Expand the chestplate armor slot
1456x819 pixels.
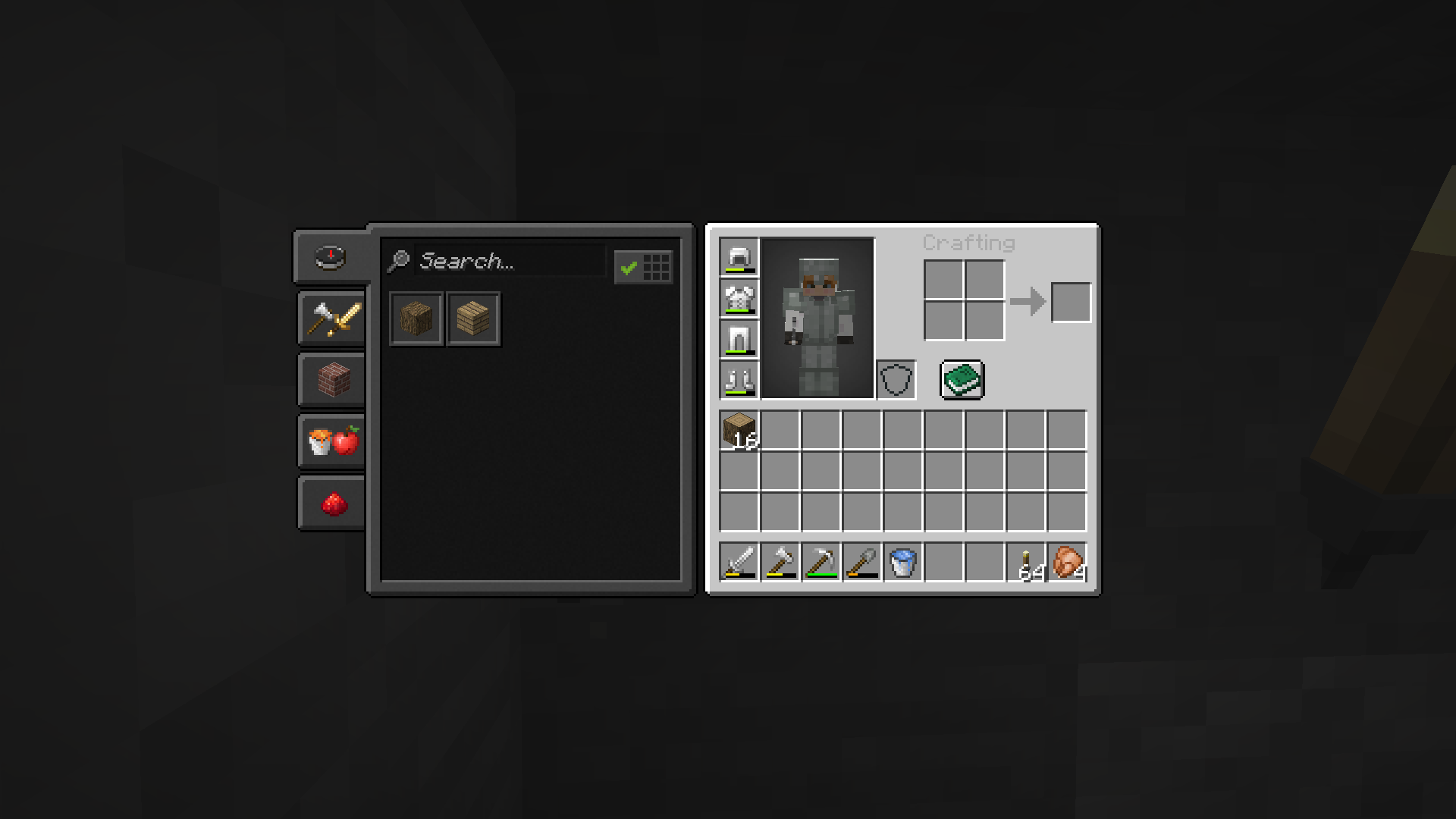point(739,299)
